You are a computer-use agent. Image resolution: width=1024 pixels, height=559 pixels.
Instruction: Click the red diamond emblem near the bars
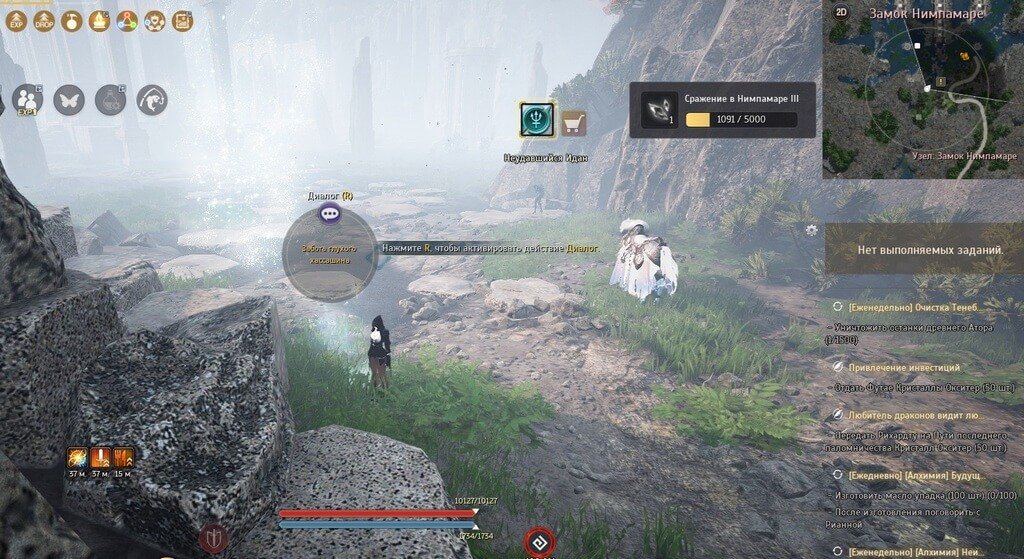(538, 543)
